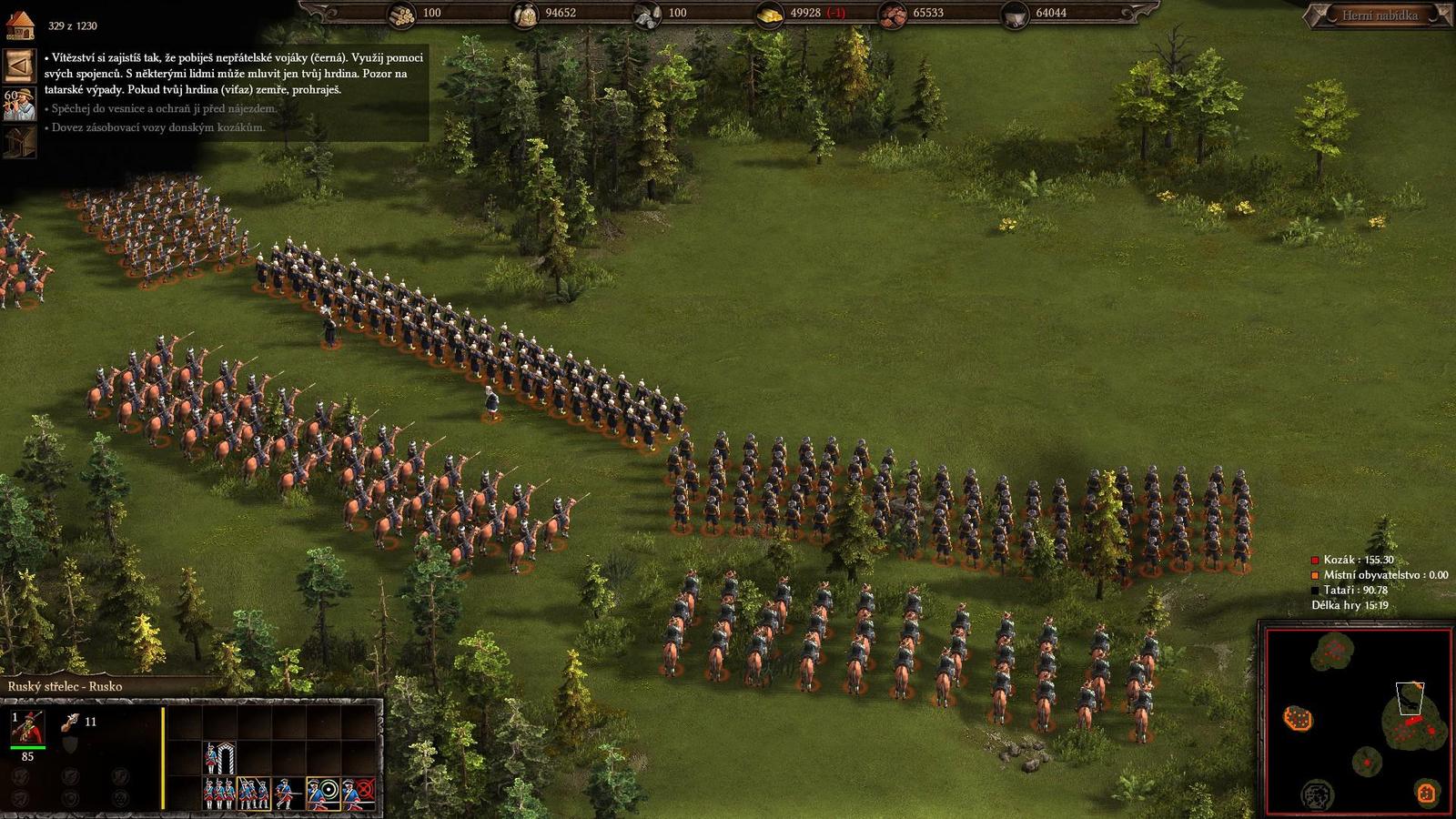Click the minimap to move camera
This screenshot has width=1456, height=819.
tap(1356, 719)
